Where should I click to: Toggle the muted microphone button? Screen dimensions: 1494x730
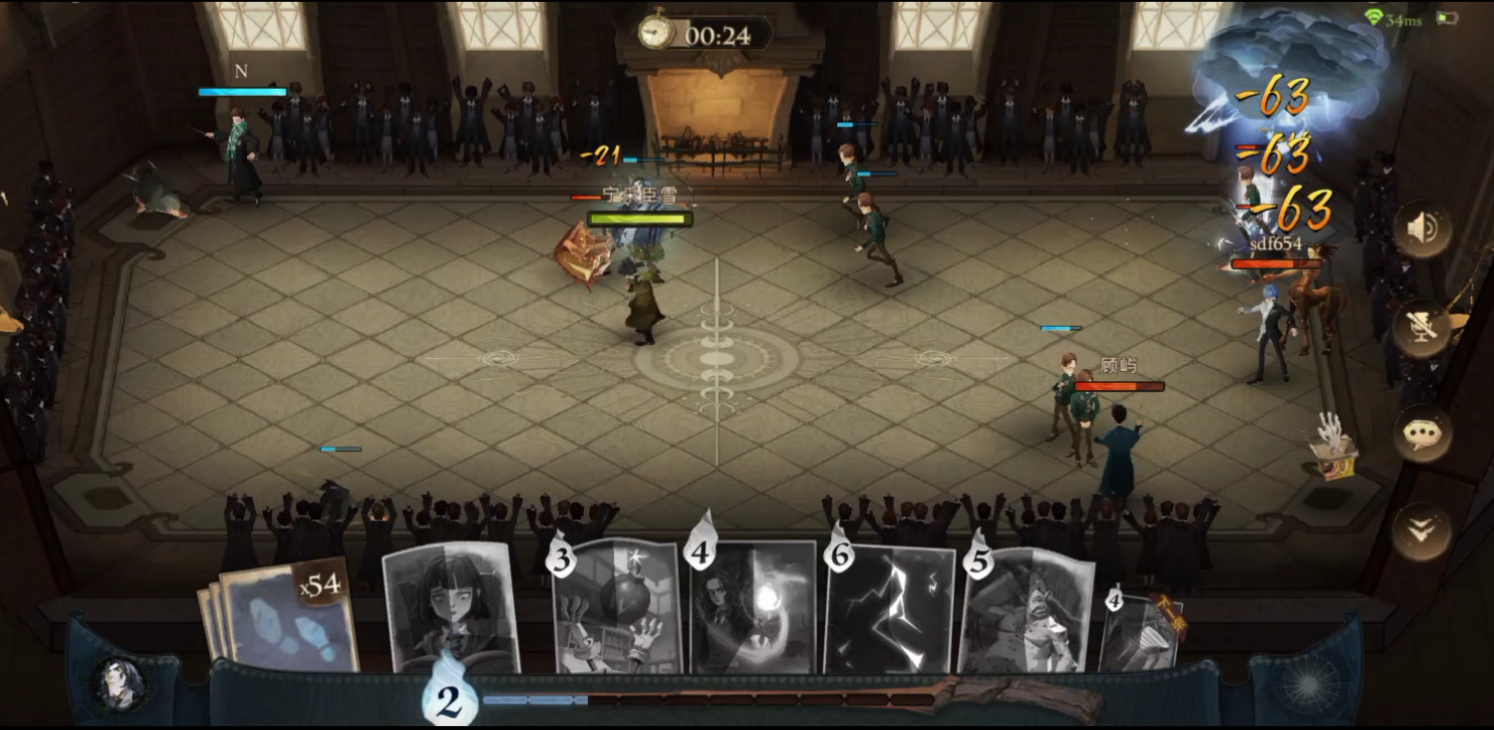coord(1421,329)
